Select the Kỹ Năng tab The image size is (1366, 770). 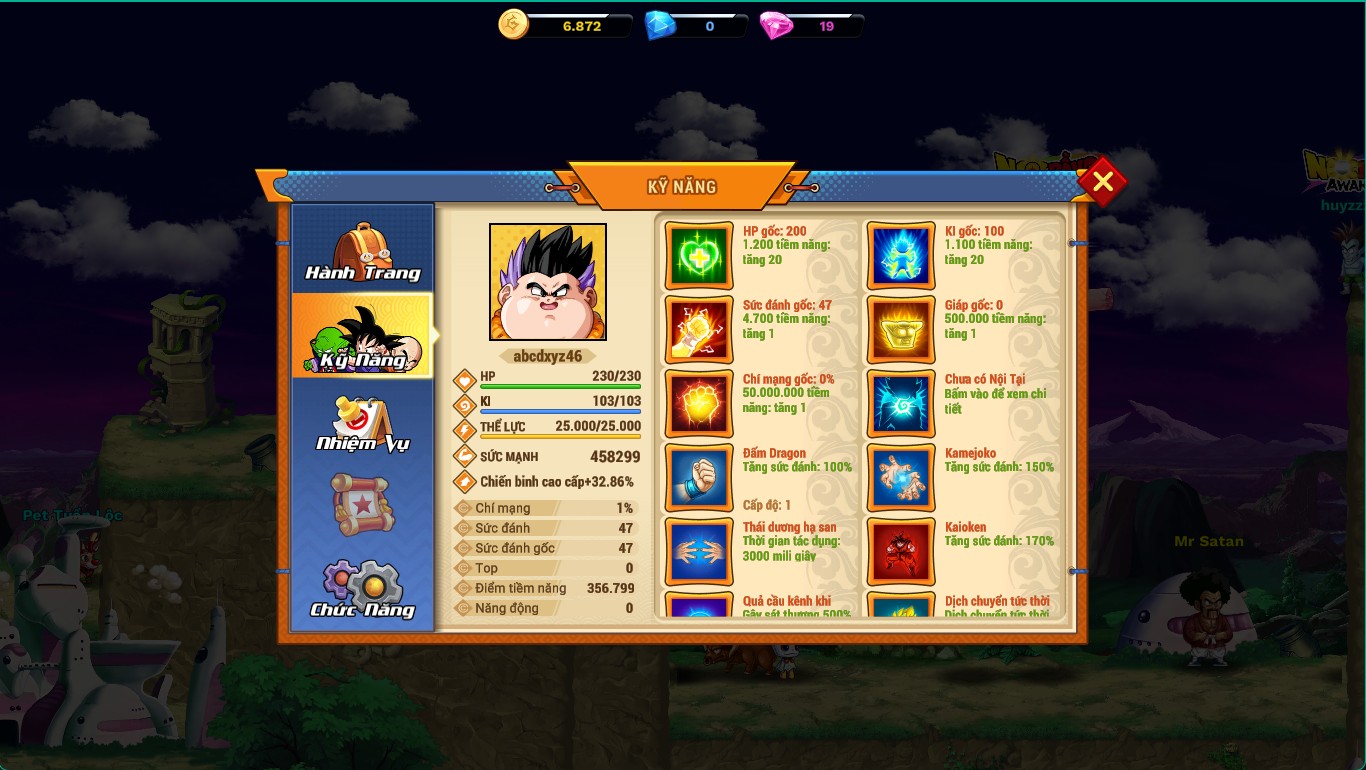pyautogui.click(x=362, y=336)
